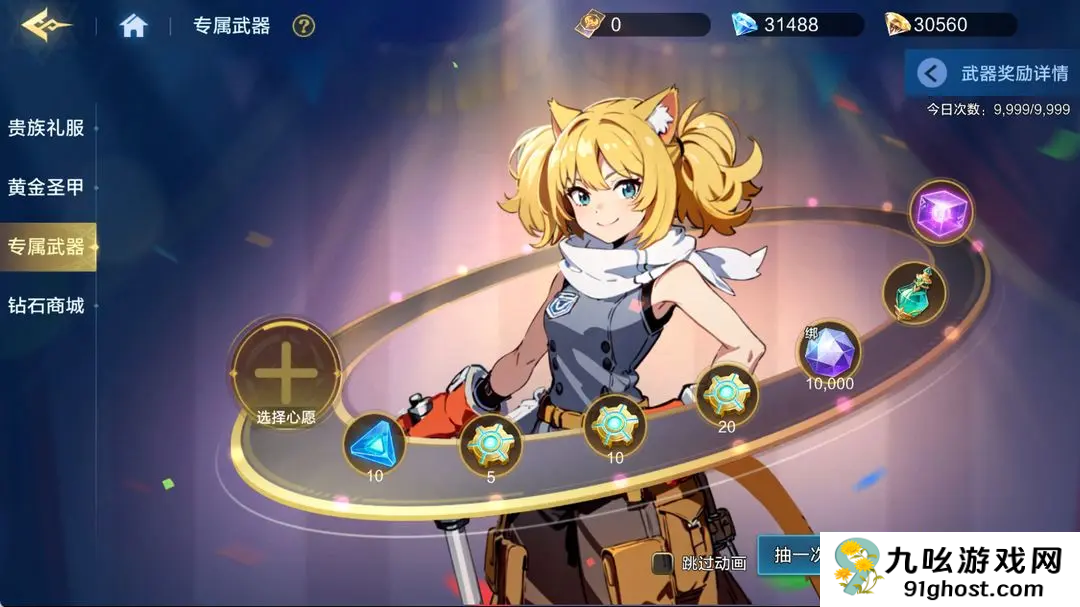This screenshot has width=1080, height=607.
Task: Select the 专属武器 tab
Action: click(46, 246)
